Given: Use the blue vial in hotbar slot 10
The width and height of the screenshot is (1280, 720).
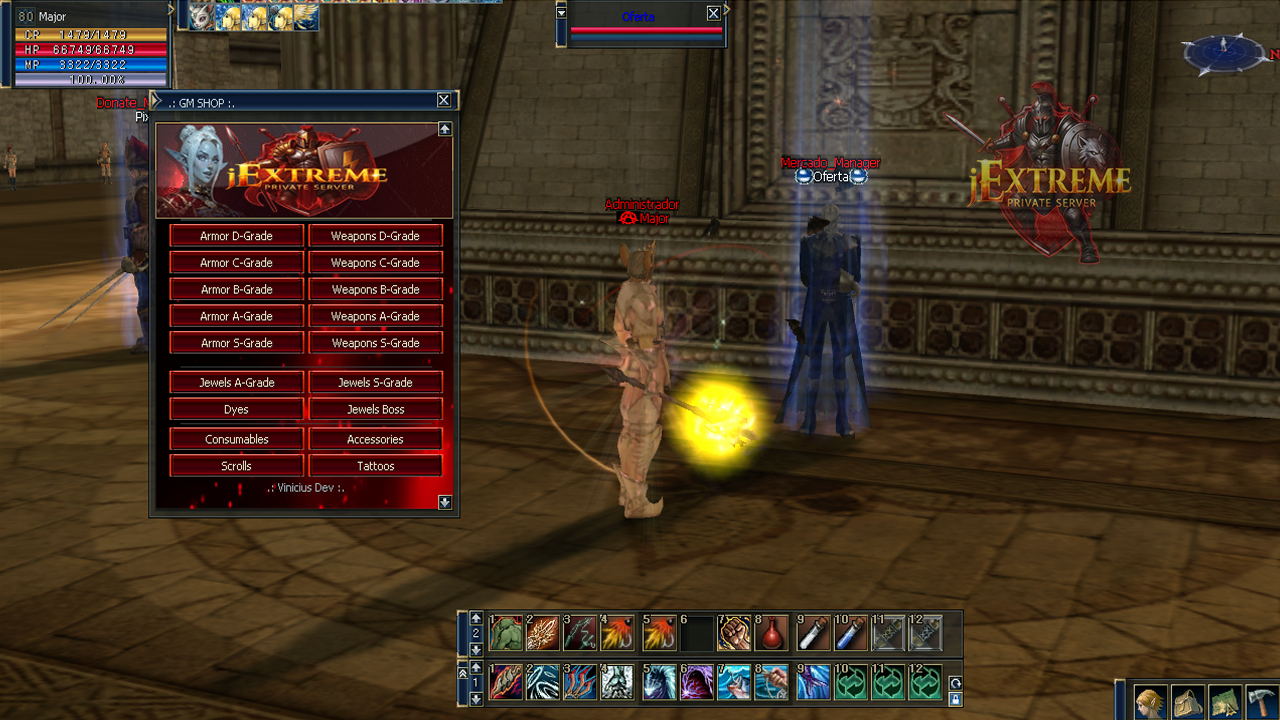Looking at the screenshot, I should tap(849, 633).
